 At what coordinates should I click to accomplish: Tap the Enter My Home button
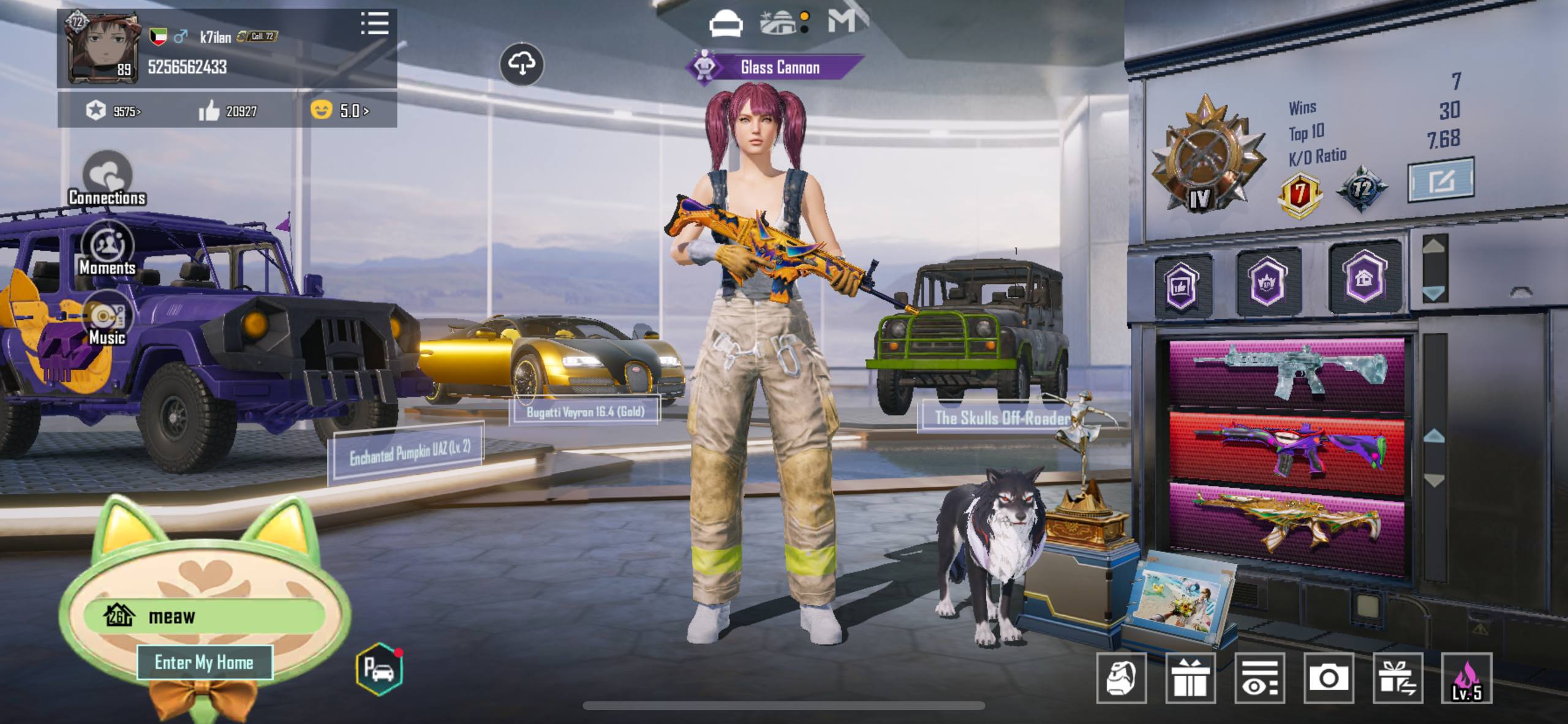point(204,662)
